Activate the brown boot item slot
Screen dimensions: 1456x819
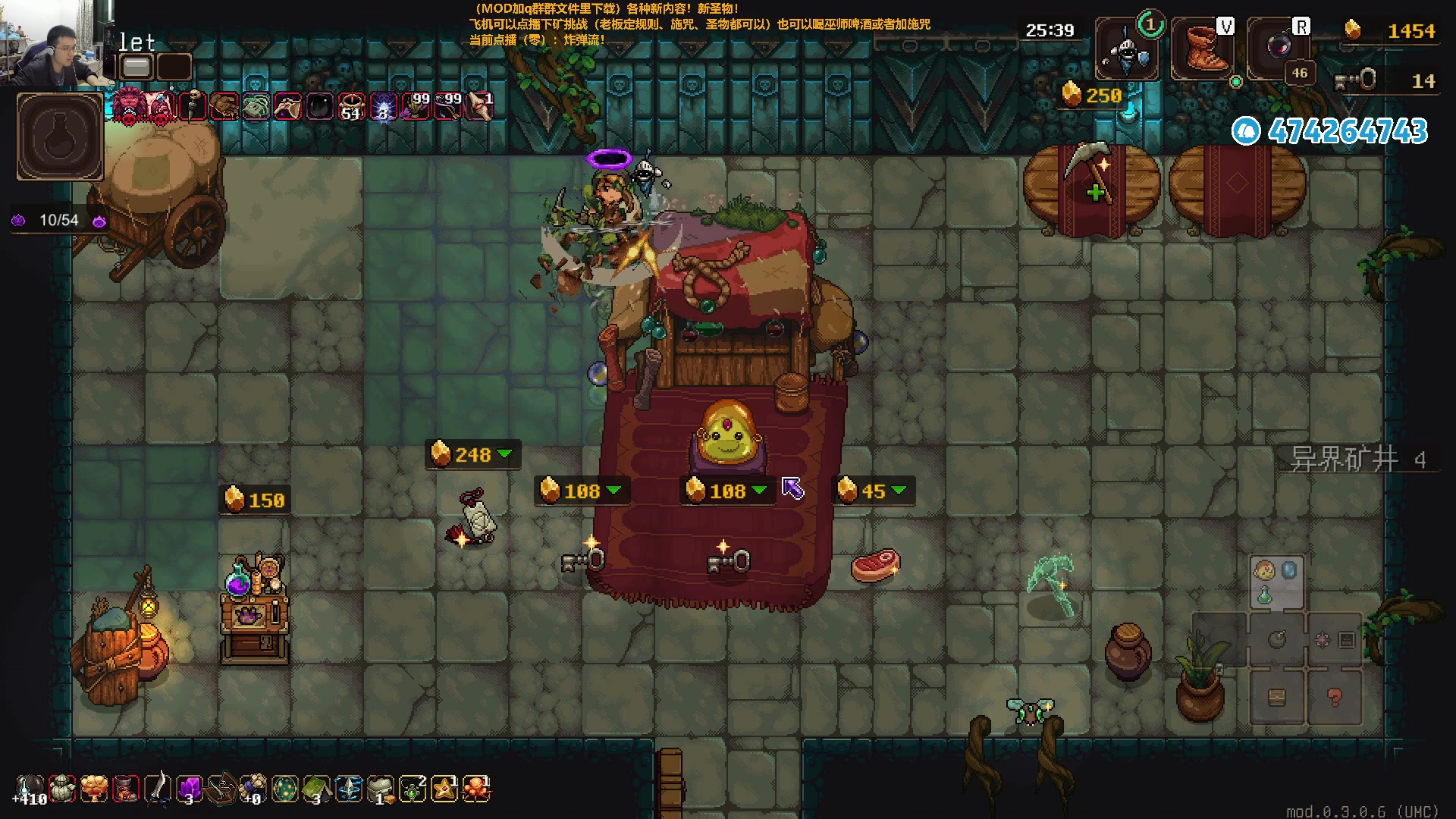pyautogui.click(x=1203, y=50)
